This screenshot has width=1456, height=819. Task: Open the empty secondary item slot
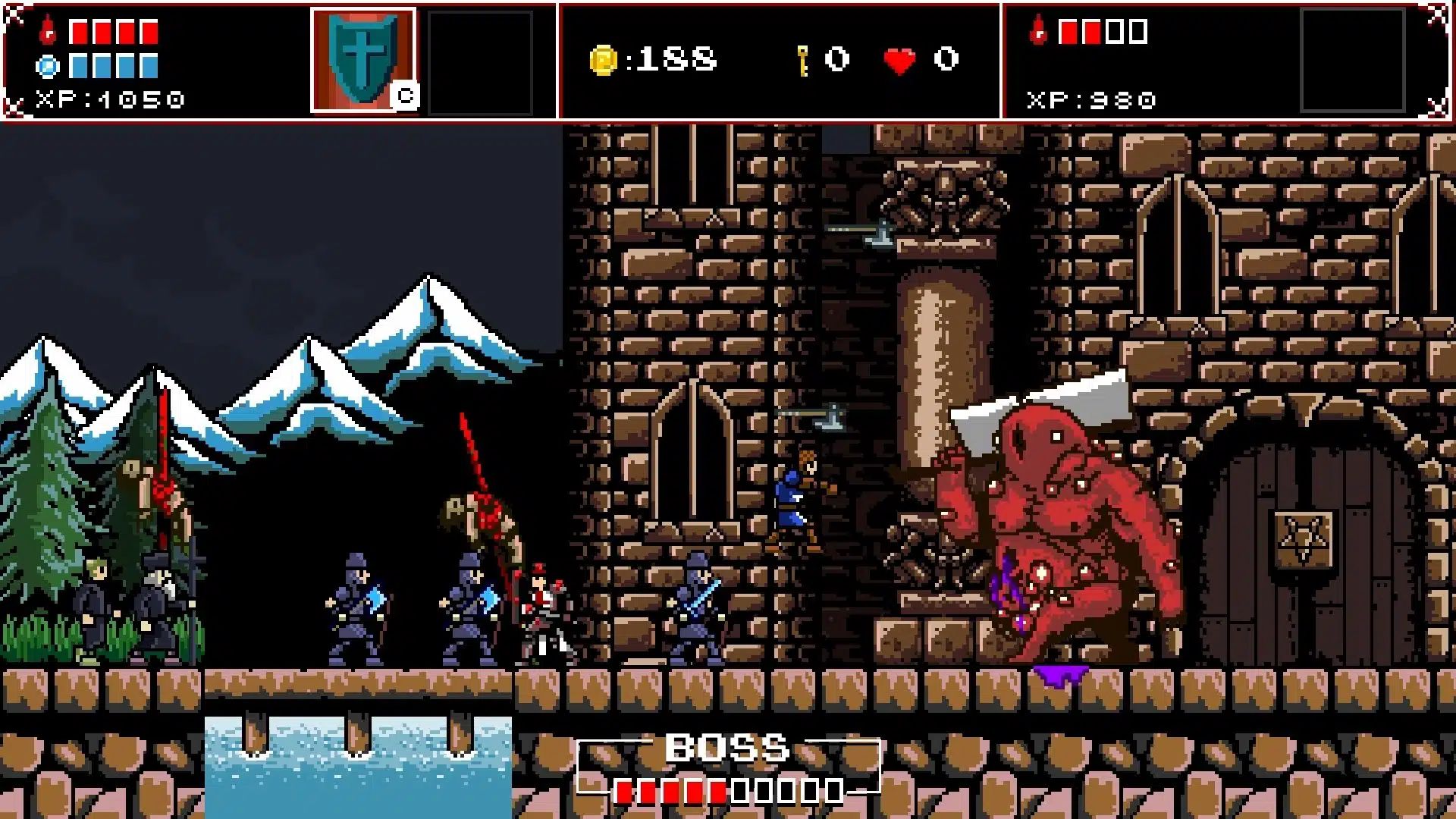coord(479,61)
